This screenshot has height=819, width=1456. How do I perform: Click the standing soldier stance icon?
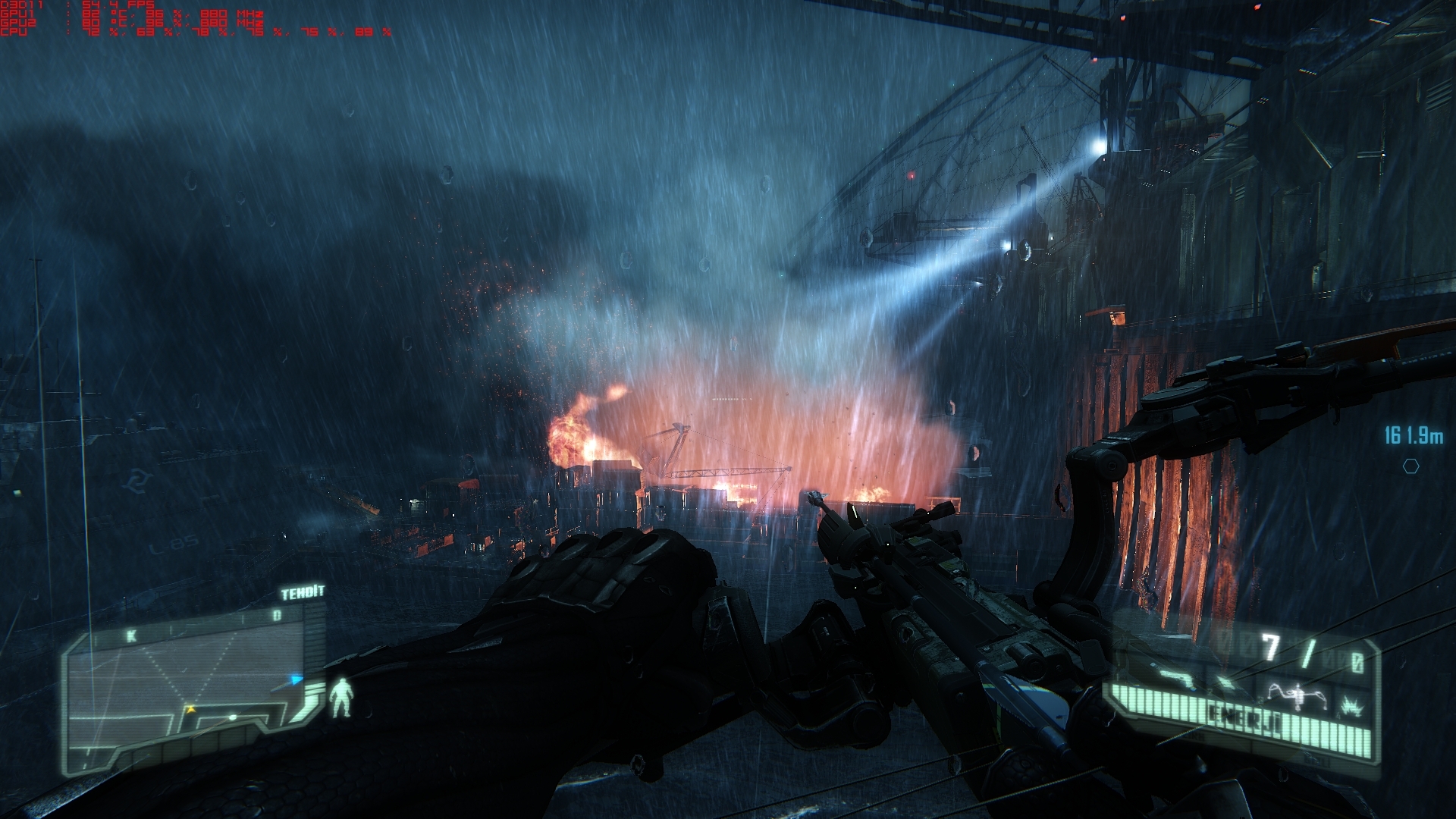[x=344, y=697]
